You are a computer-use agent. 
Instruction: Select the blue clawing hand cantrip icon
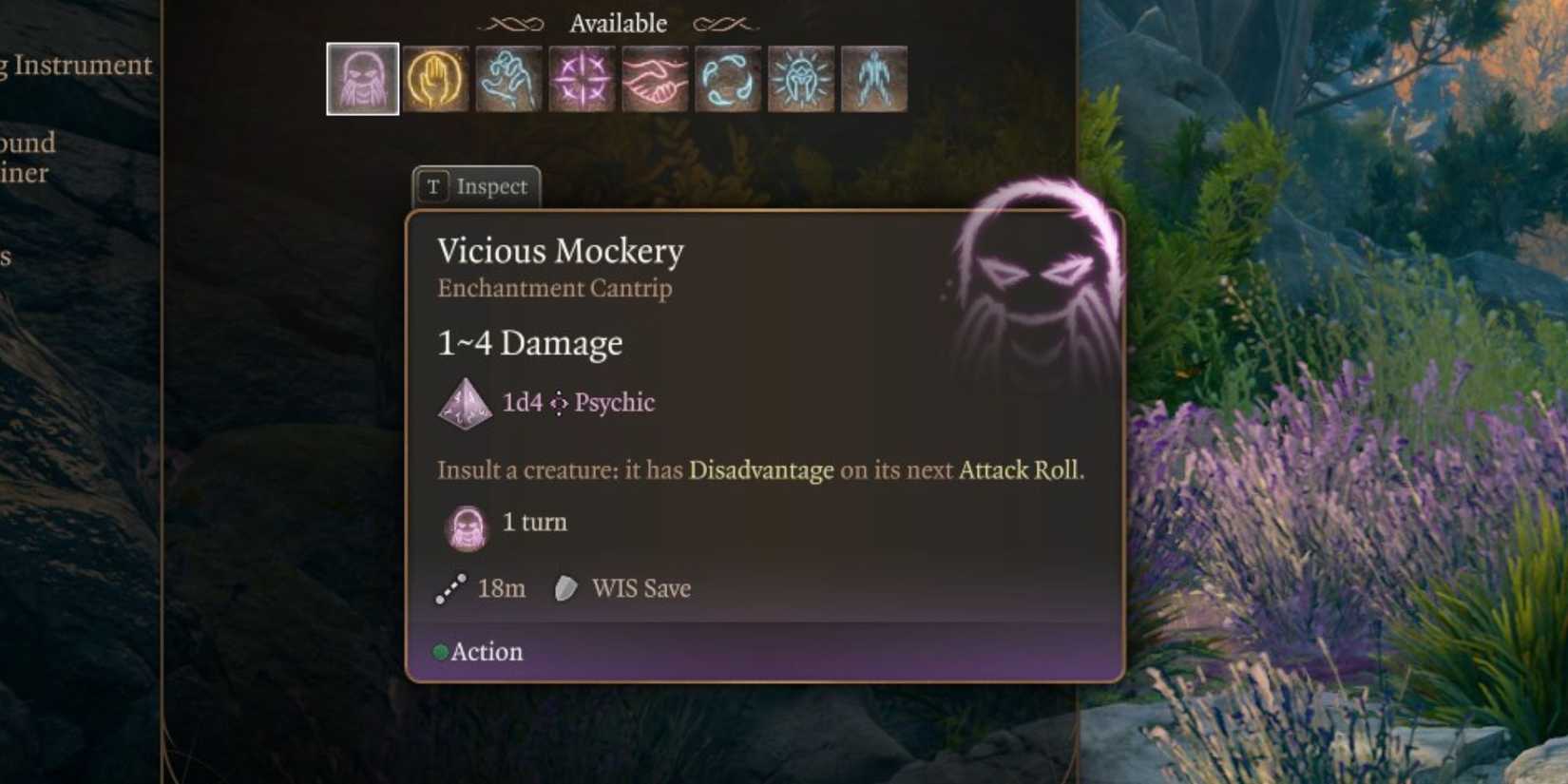click(508, 80)
